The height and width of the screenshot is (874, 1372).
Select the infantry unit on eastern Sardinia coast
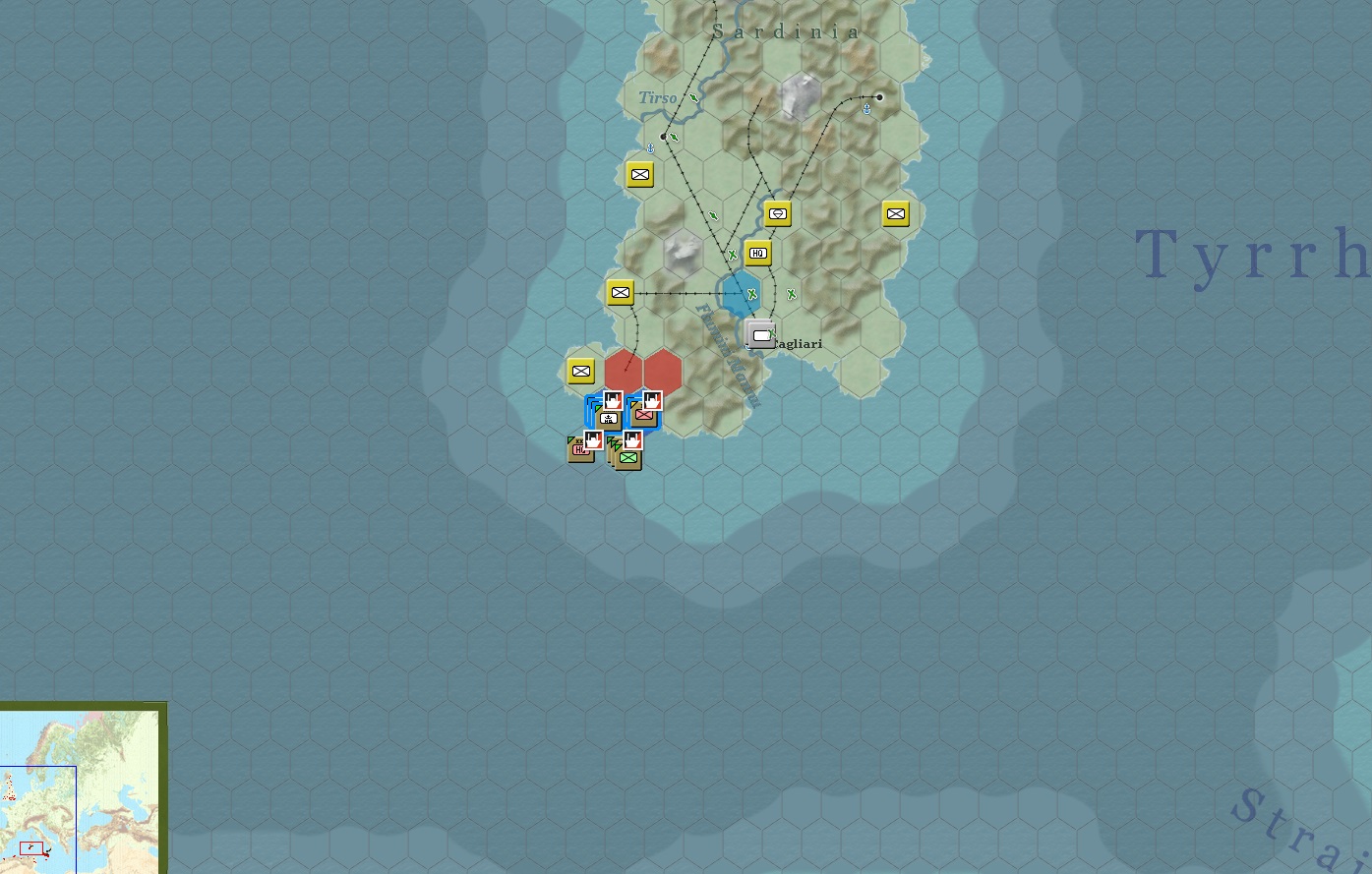895,213
